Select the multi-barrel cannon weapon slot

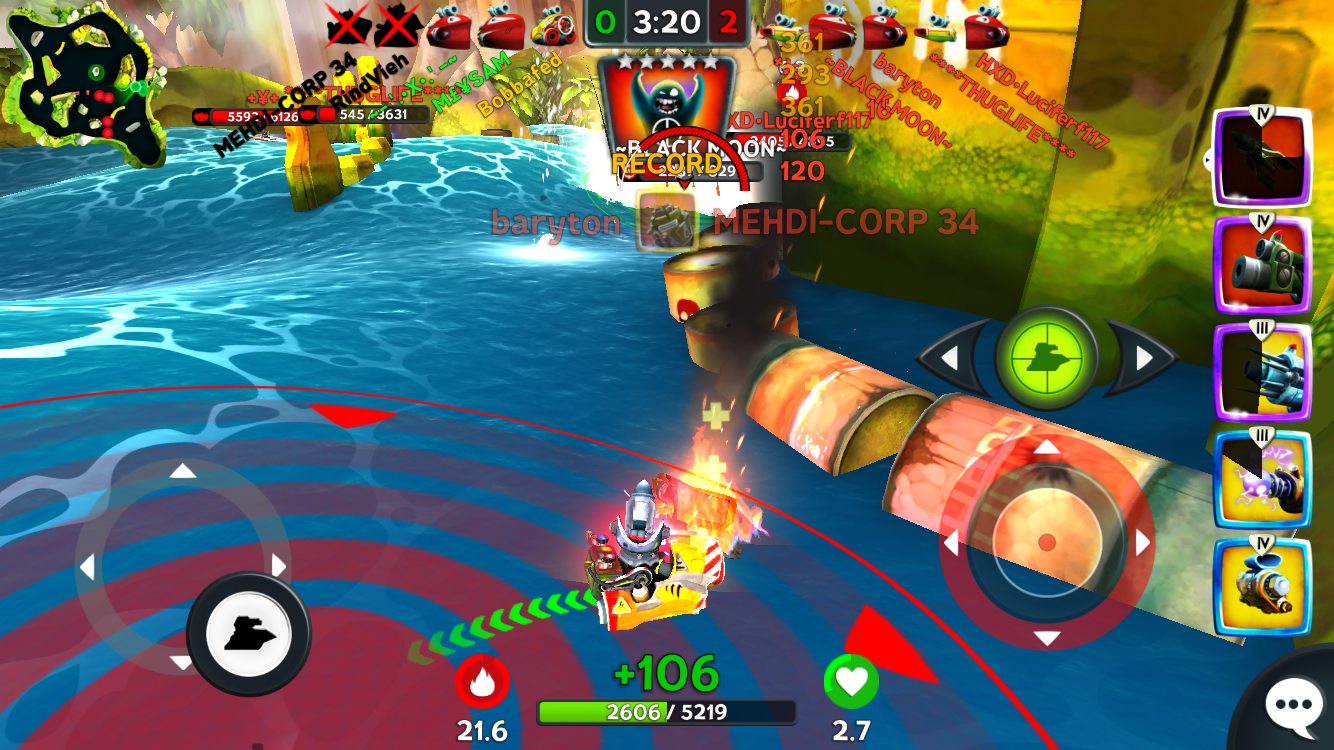click(1262, 266)
